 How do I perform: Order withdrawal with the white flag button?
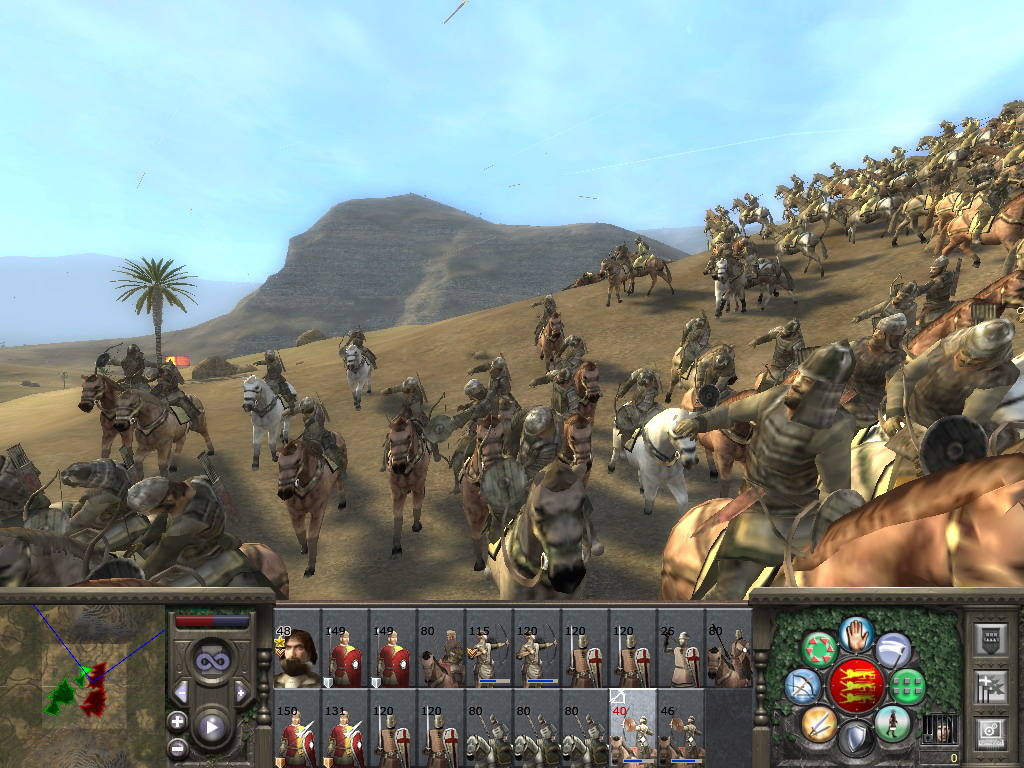pos(893,650)
